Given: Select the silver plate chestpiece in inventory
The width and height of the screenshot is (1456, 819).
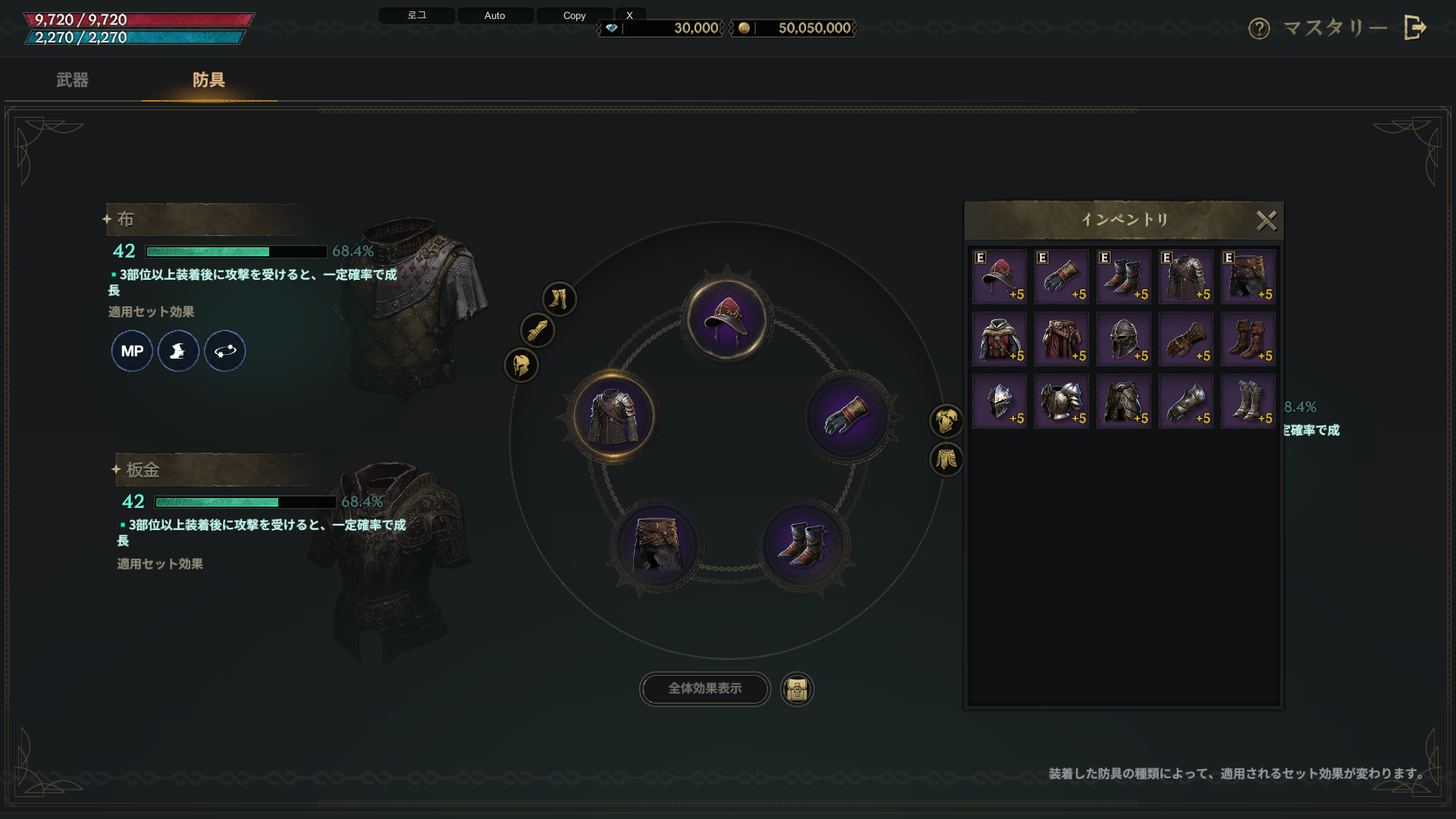Looking at the screenshot, I should point(1061,401).
